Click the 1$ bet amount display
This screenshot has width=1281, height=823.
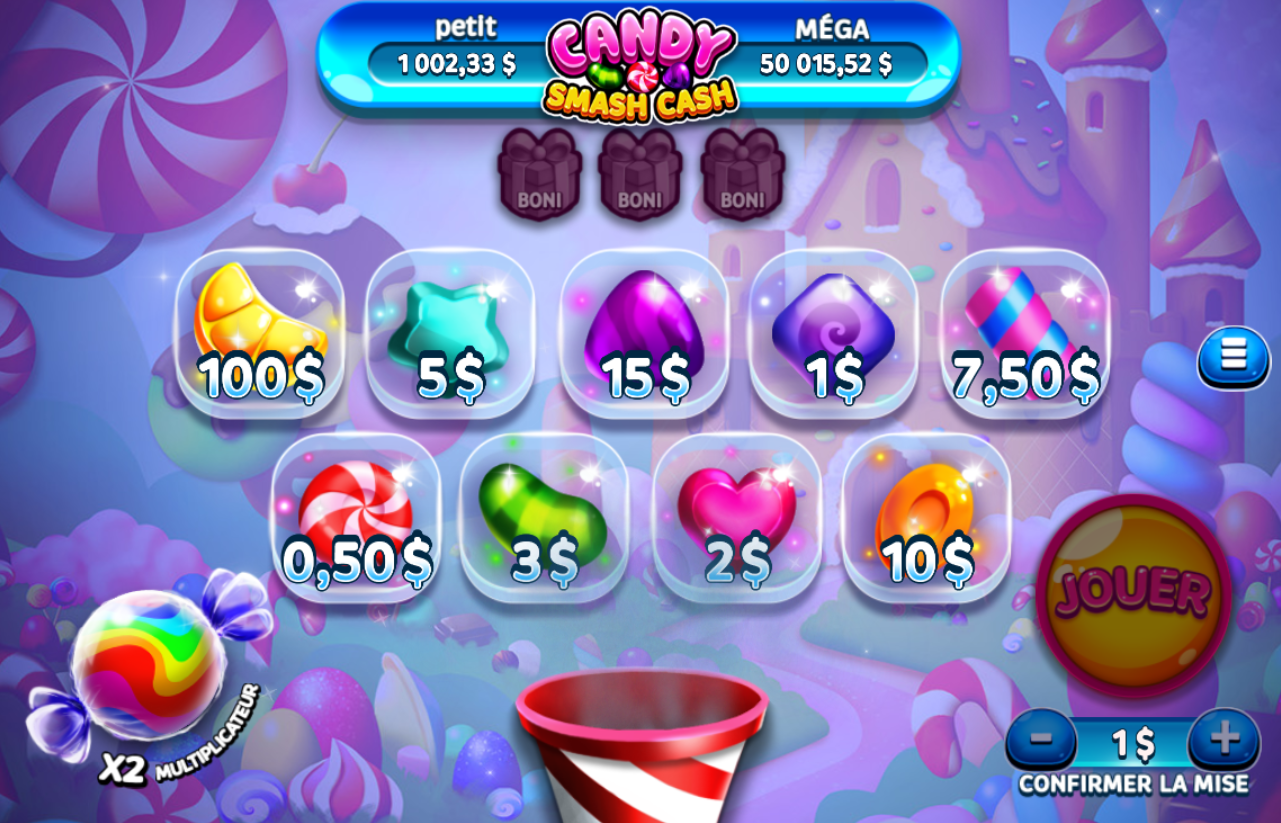[x=1135, y=741]
